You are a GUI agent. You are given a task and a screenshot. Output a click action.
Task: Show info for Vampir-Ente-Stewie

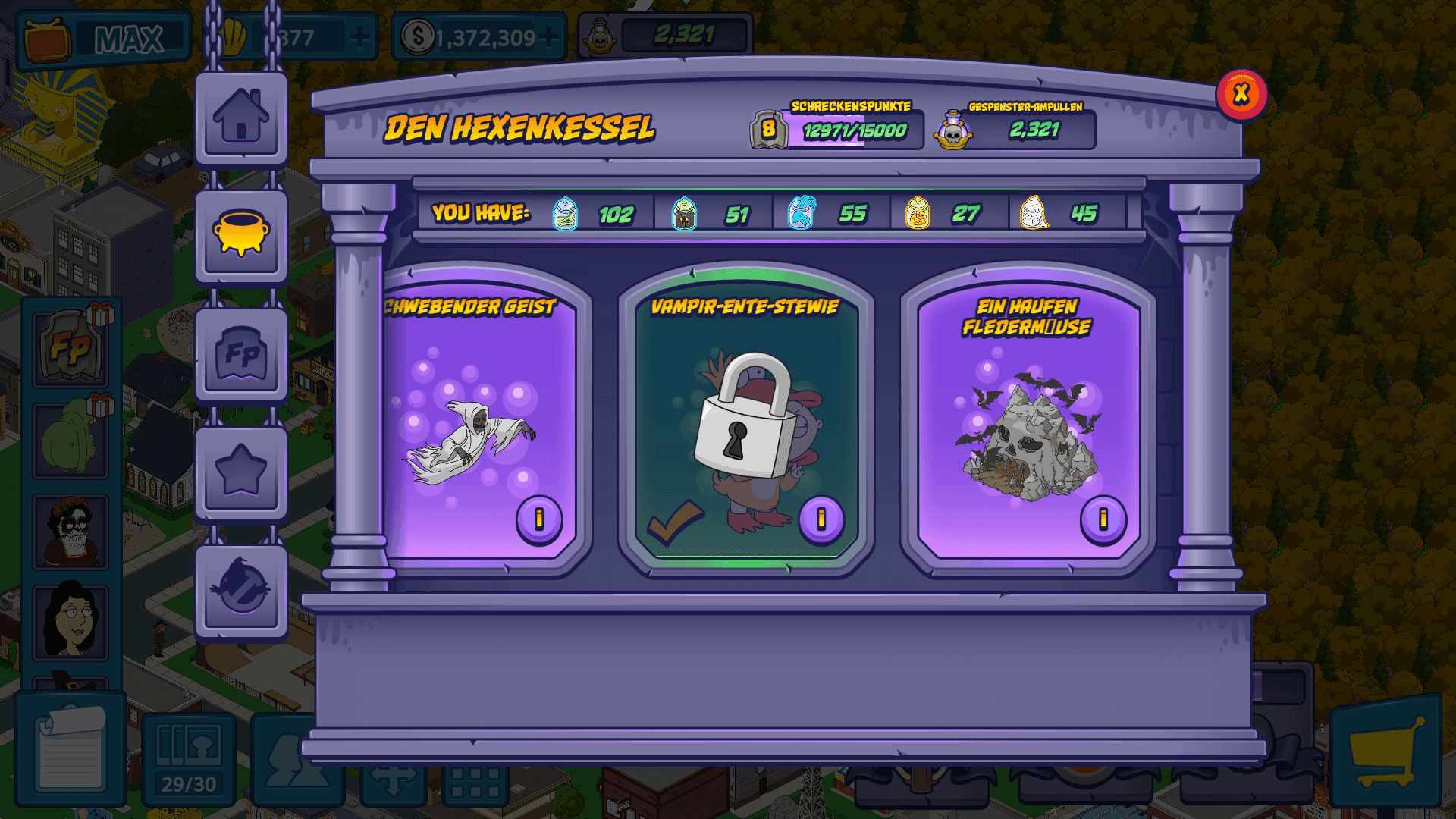821,519
